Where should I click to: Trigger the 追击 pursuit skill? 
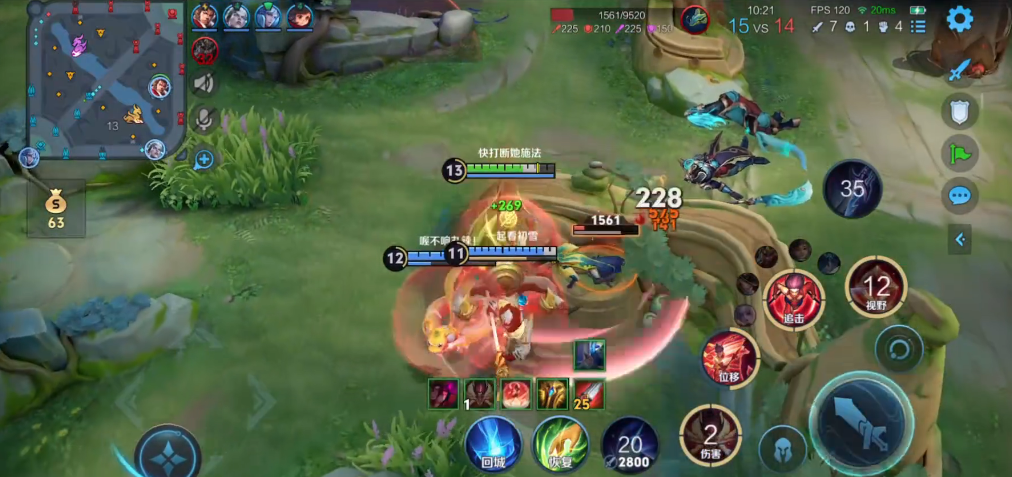pyautogui.click(x=794, y=299)
